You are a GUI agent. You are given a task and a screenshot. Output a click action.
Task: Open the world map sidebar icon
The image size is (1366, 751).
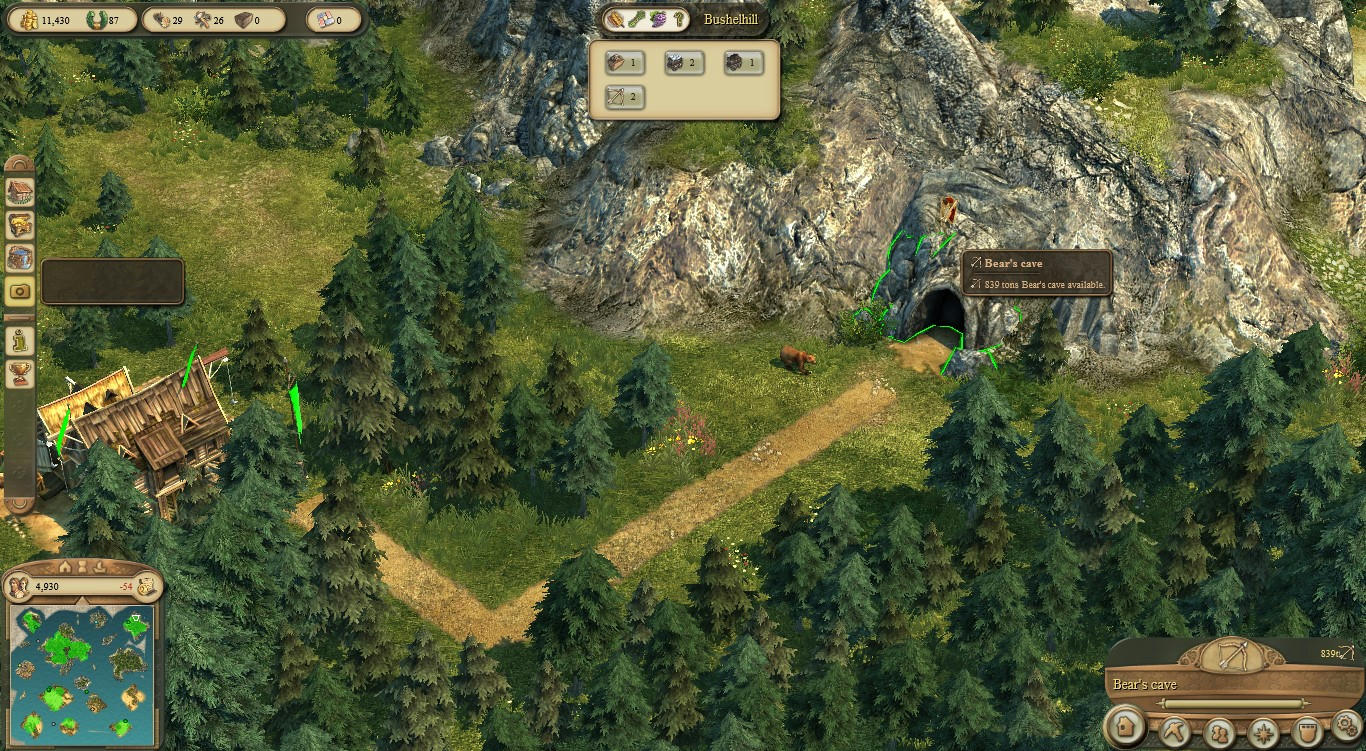20,258
